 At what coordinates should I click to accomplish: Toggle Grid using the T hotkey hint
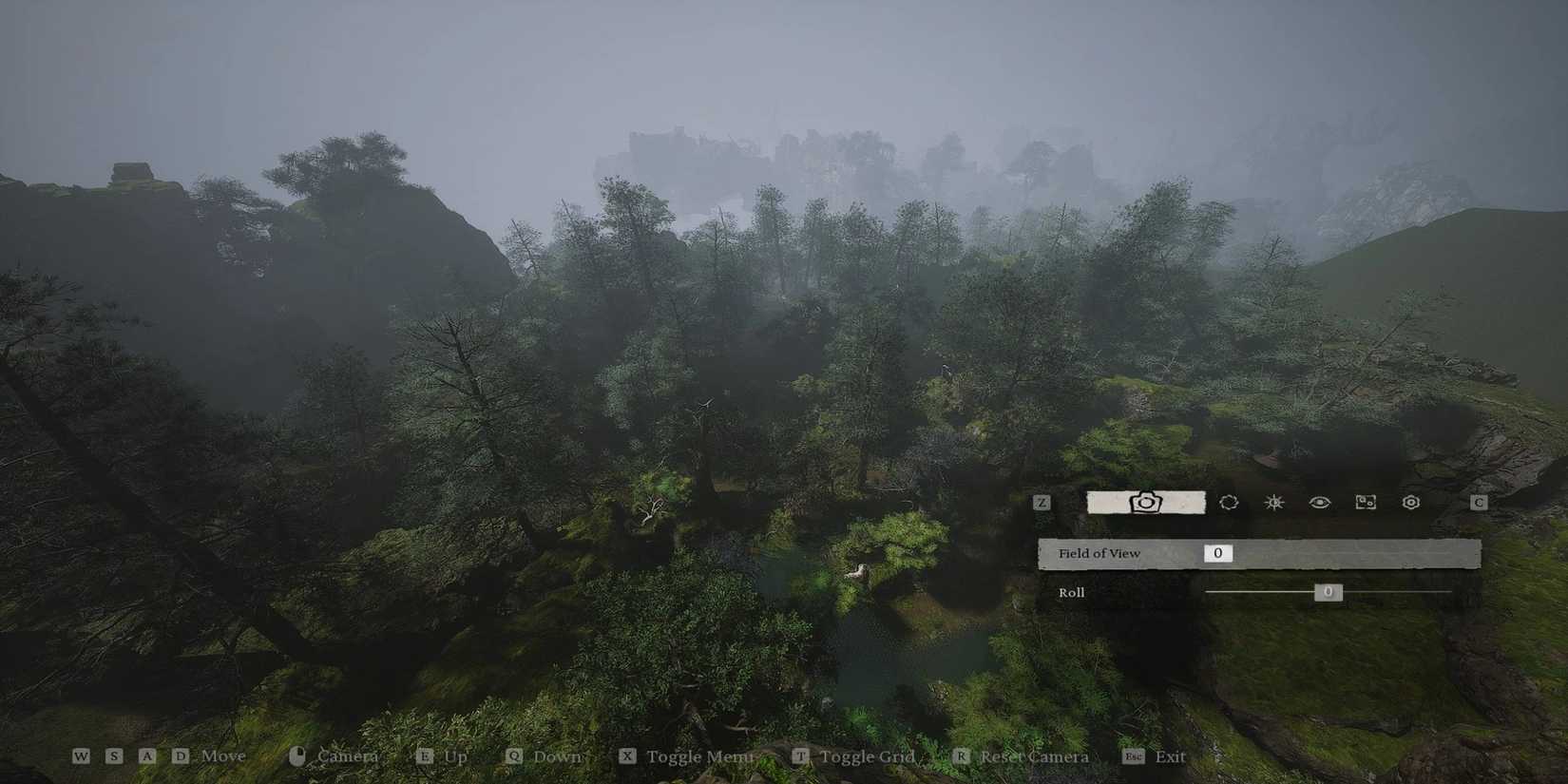799,756
